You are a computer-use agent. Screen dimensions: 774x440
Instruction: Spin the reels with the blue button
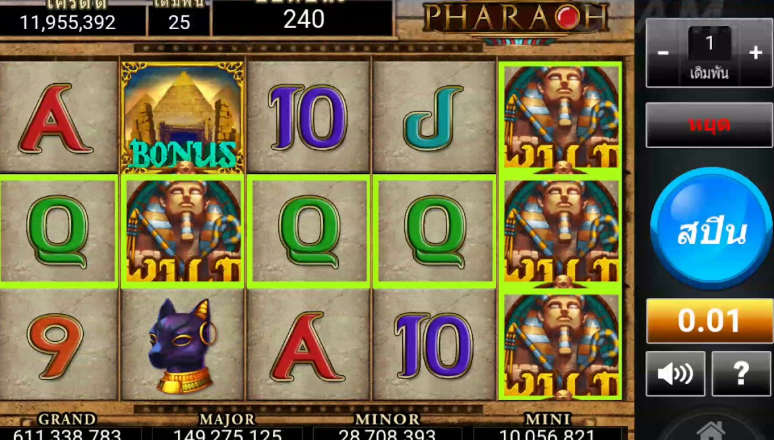(x=711, y=231)
